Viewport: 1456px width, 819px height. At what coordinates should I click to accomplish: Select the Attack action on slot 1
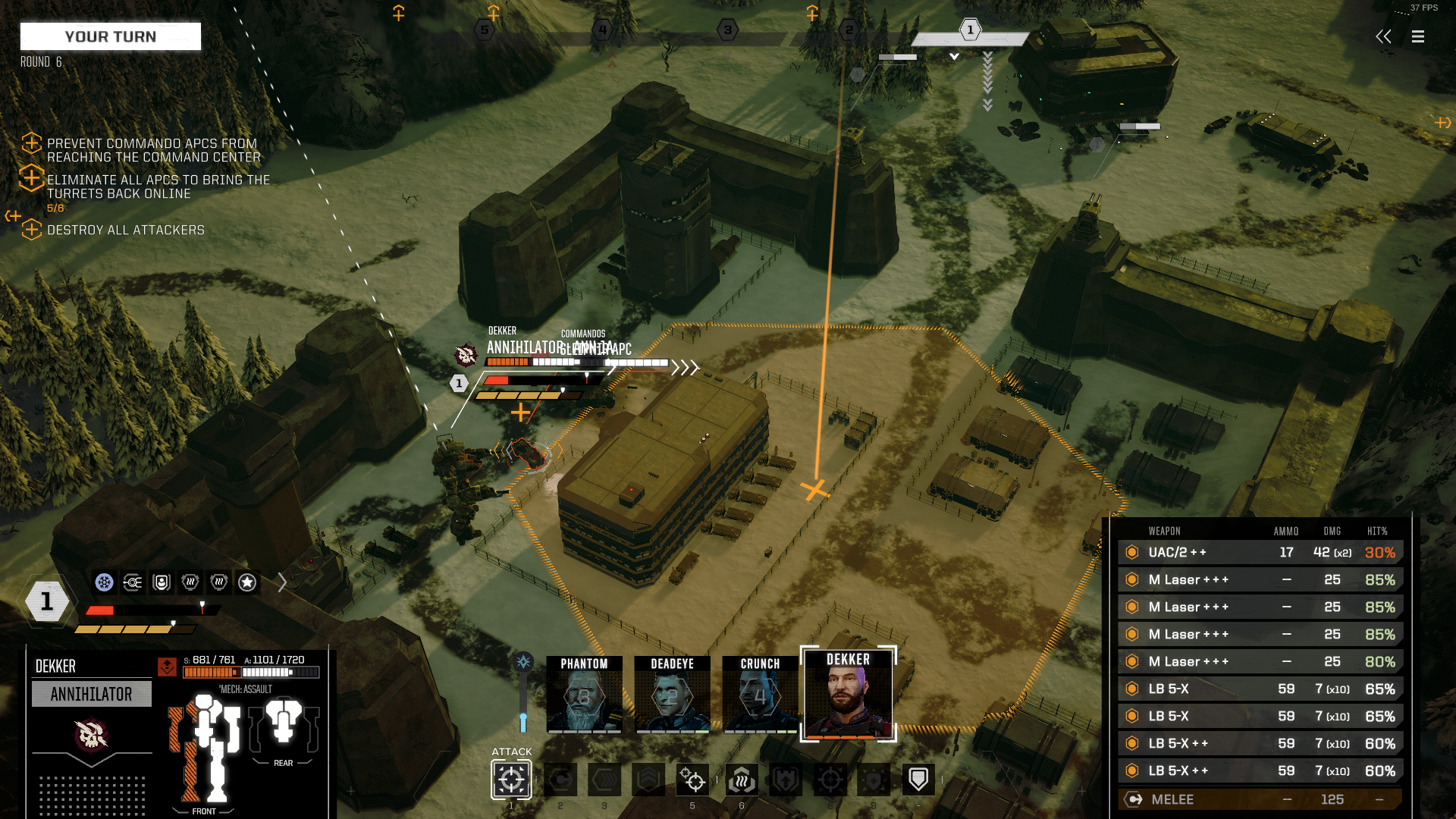[x=511, y=780]
